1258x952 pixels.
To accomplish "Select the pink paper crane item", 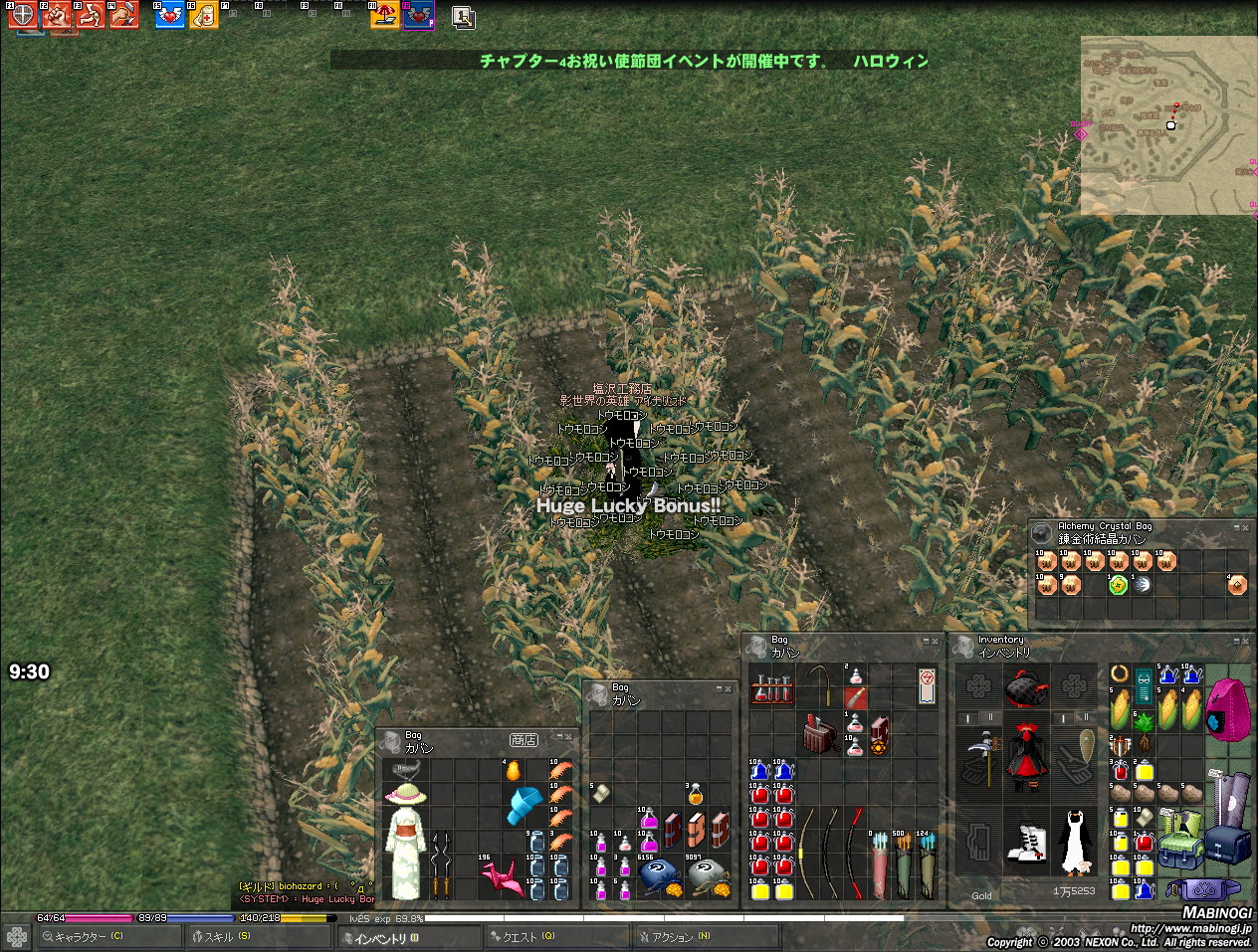I will tap(502, 877).
